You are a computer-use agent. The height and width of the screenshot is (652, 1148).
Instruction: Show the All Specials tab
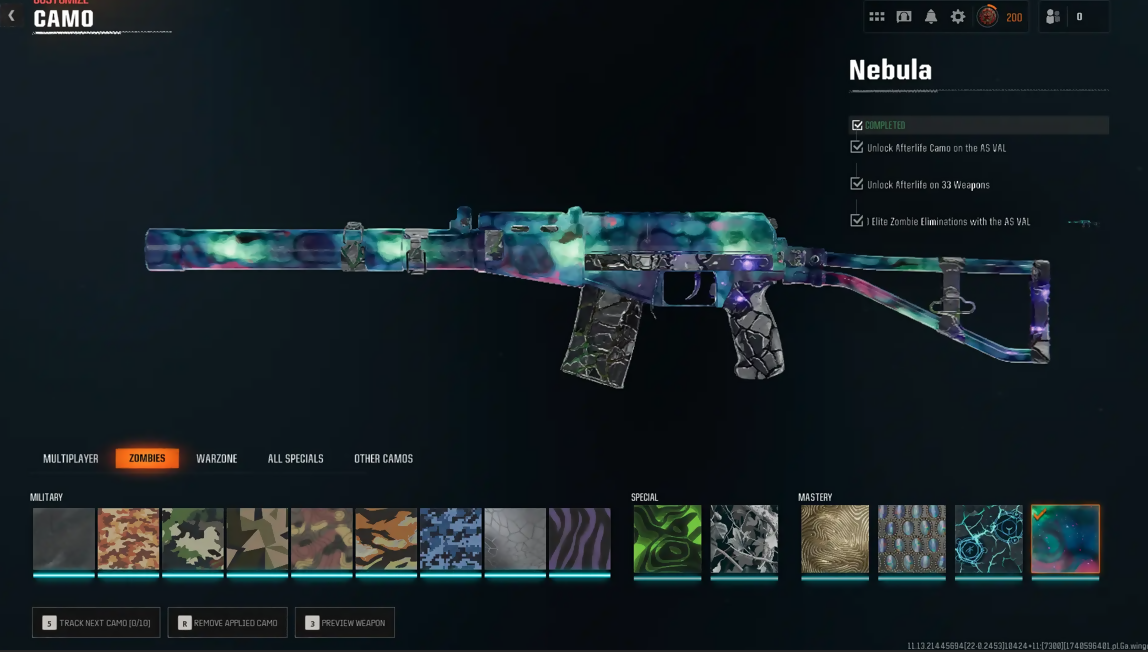click(x=295, y=459)
